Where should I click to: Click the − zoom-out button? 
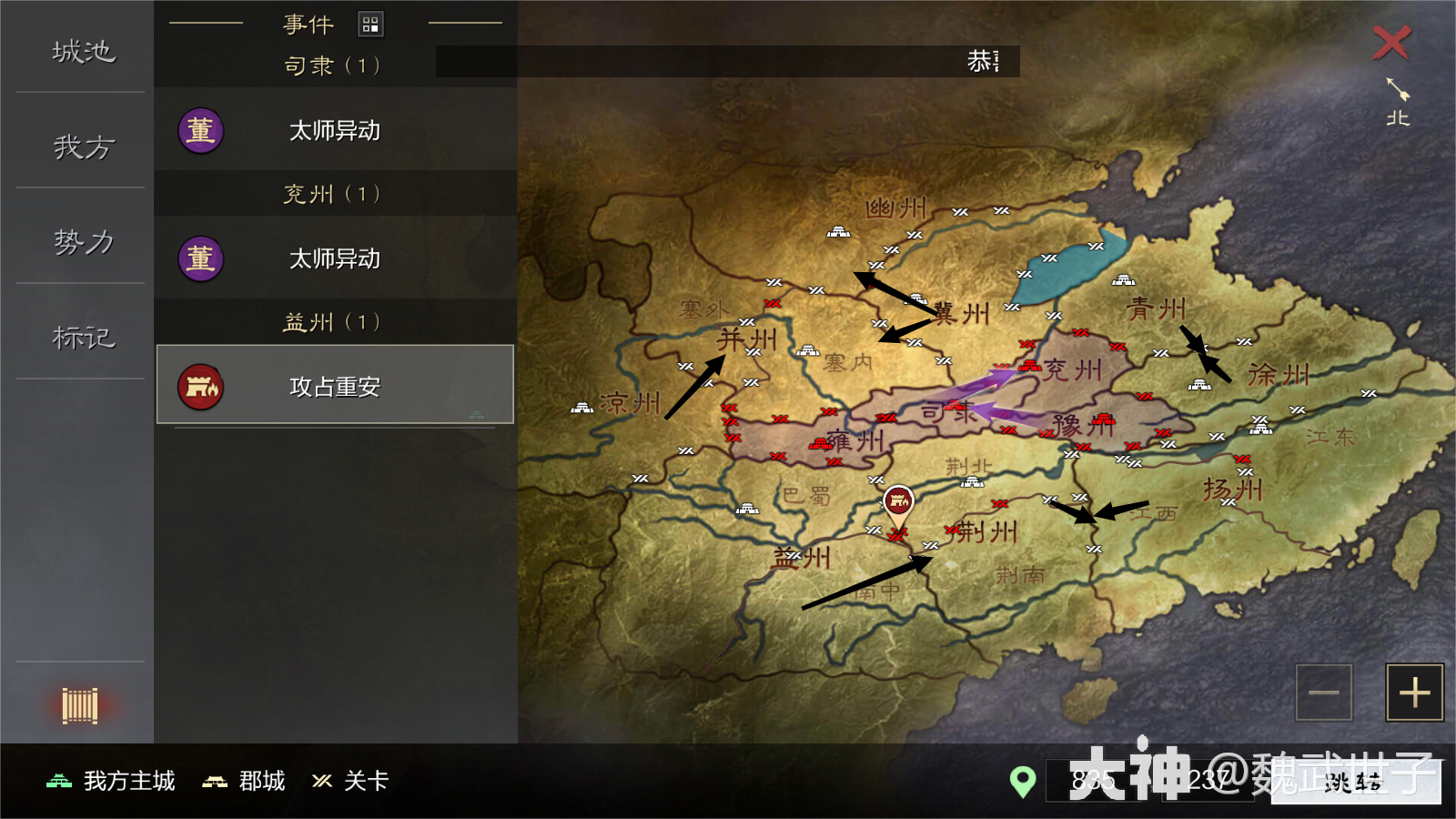1323,693
